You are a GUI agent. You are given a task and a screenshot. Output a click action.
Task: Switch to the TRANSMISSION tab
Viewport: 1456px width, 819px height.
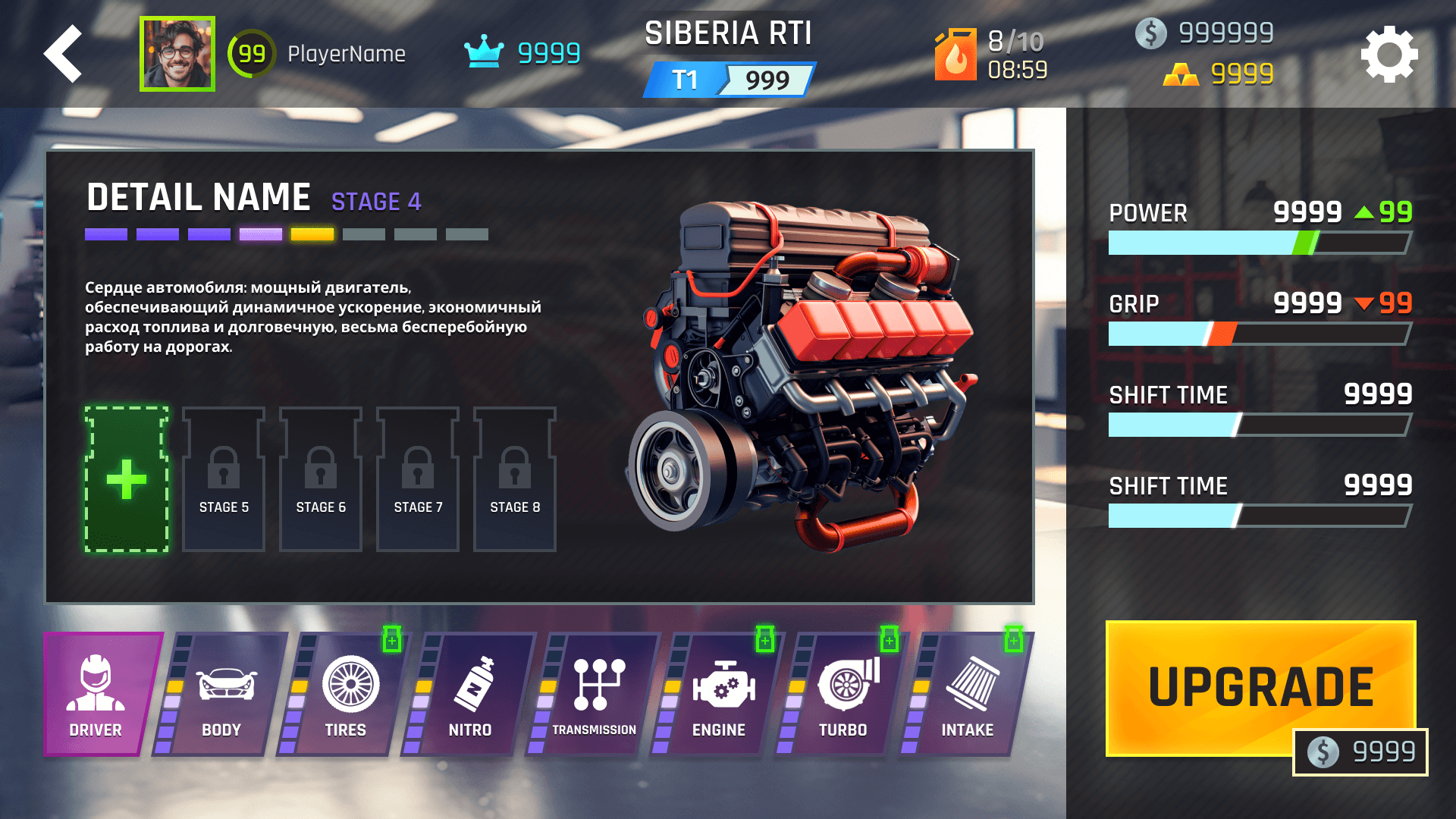595,695
